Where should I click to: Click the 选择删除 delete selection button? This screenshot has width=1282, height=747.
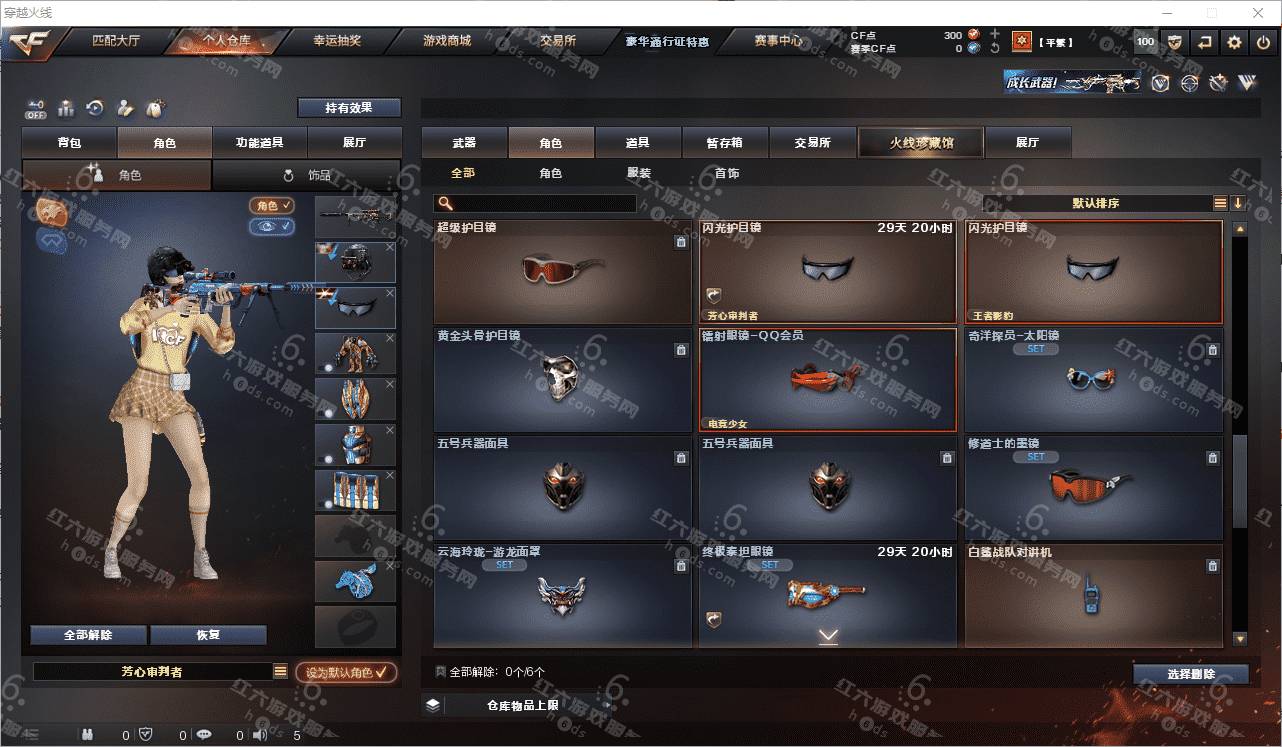(x=1190, y=674)
